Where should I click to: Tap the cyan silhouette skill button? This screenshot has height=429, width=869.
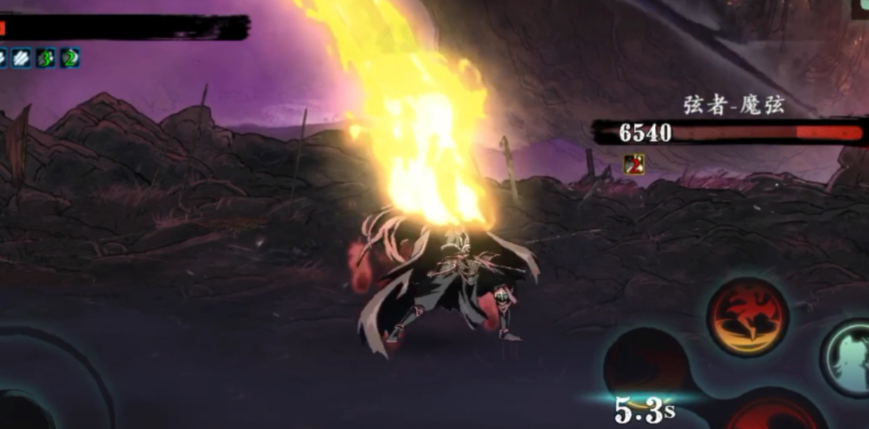[x=848, y=357]
